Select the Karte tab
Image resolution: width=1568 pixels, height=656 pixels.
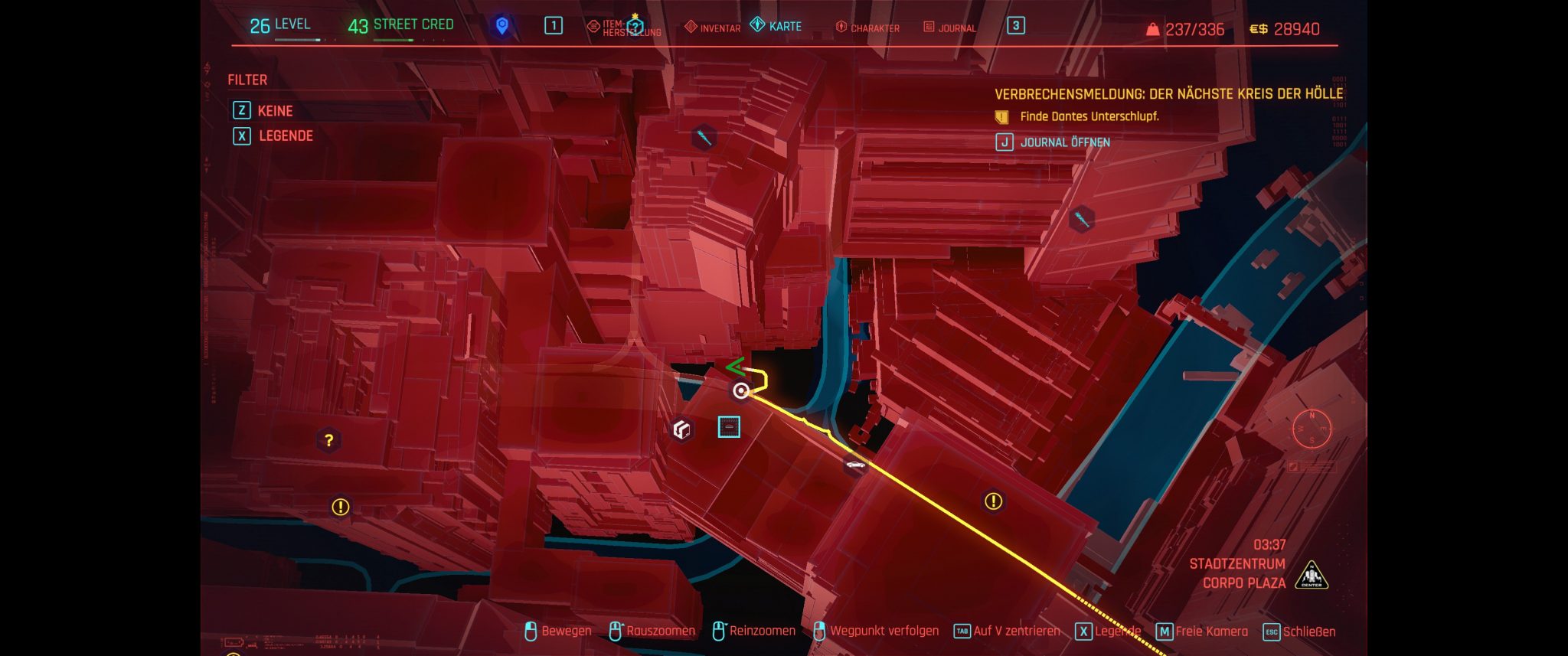pos(776,26)
